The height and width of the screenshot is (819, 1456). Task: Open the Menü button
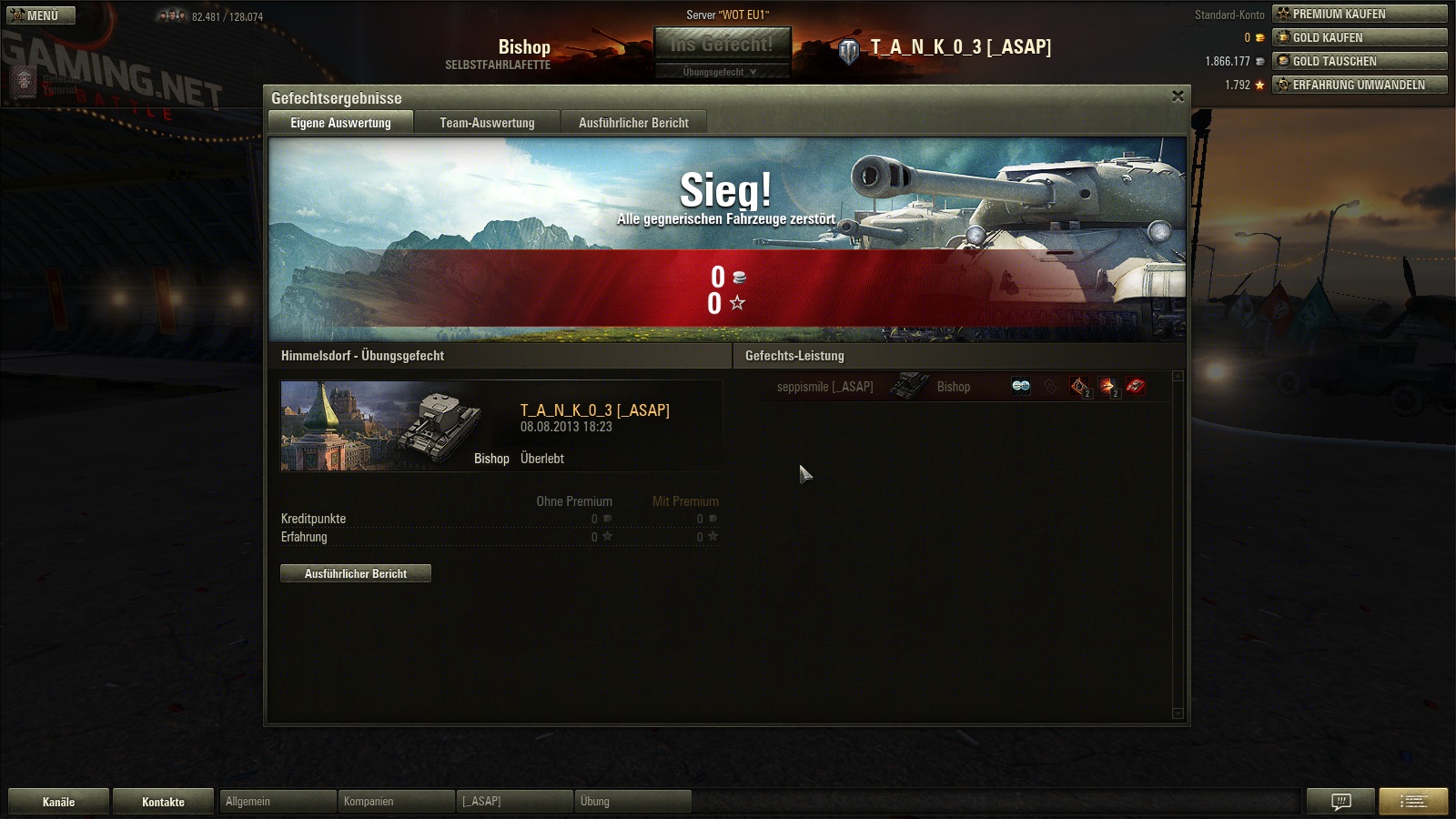(41, 15)
